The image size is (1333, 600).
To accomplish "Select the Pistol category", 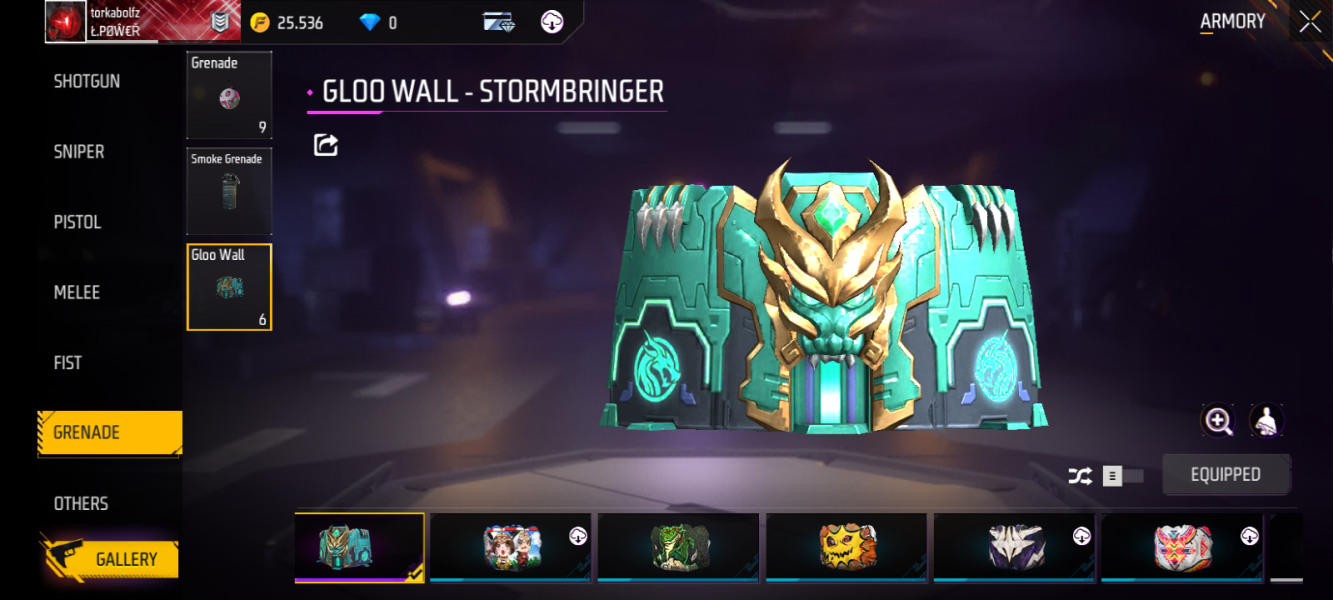I will pyautogui.click(x=78, y=222).
